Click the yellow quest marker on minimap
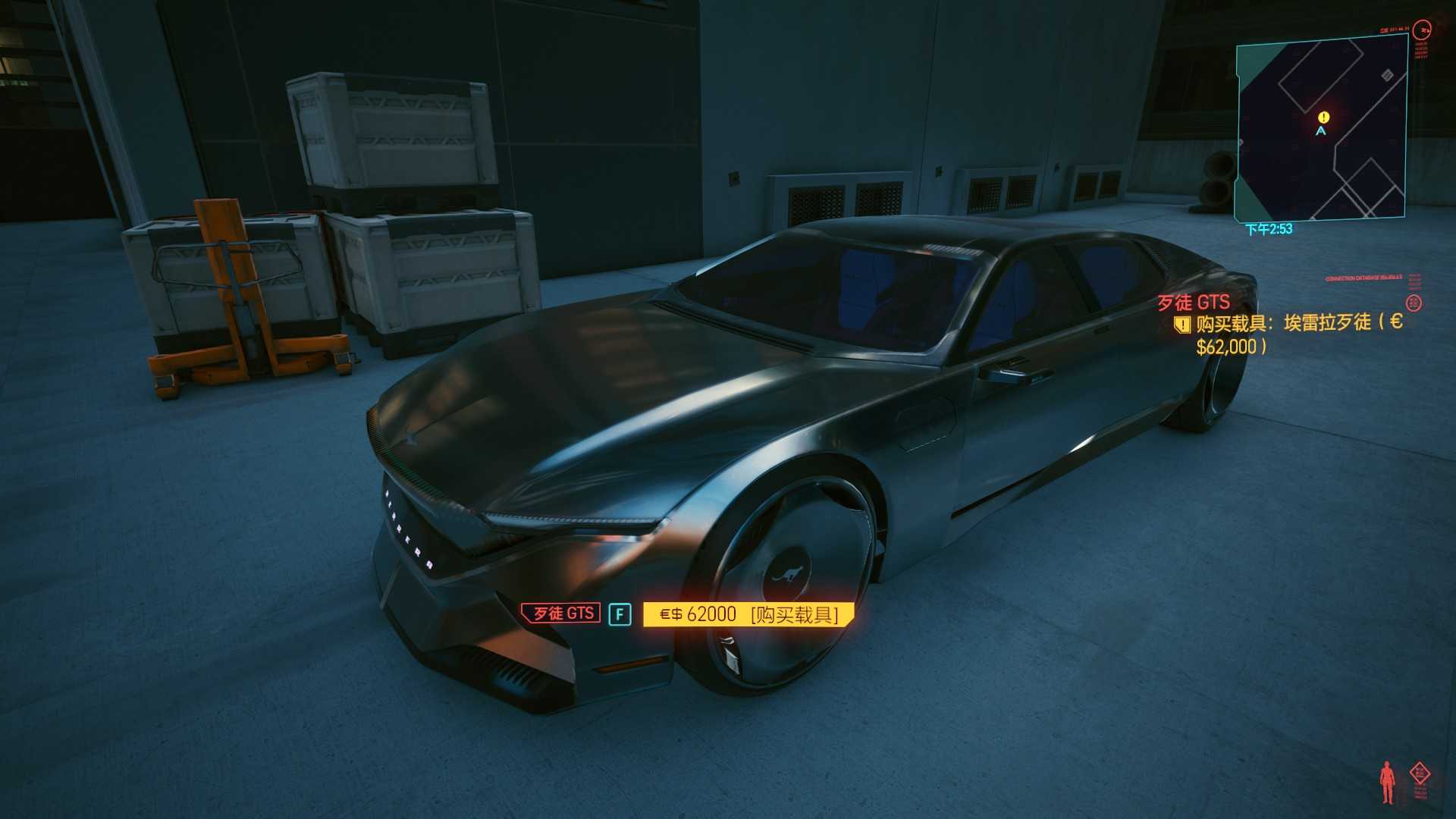Screen dimensions: 1456x819 [1323, 117]
